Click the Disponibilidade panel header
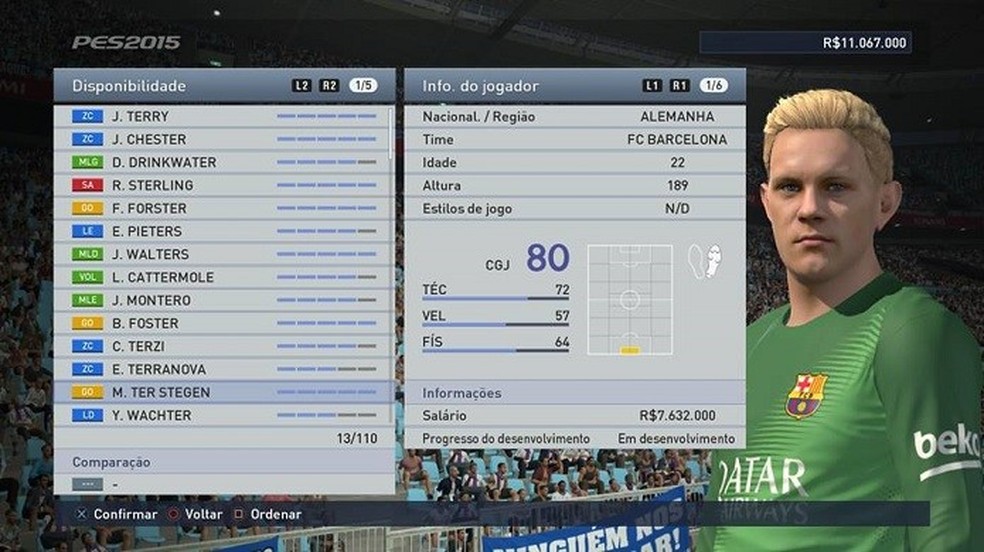The height and width of the screenshot is (552, 984). [x=130, y=86]
